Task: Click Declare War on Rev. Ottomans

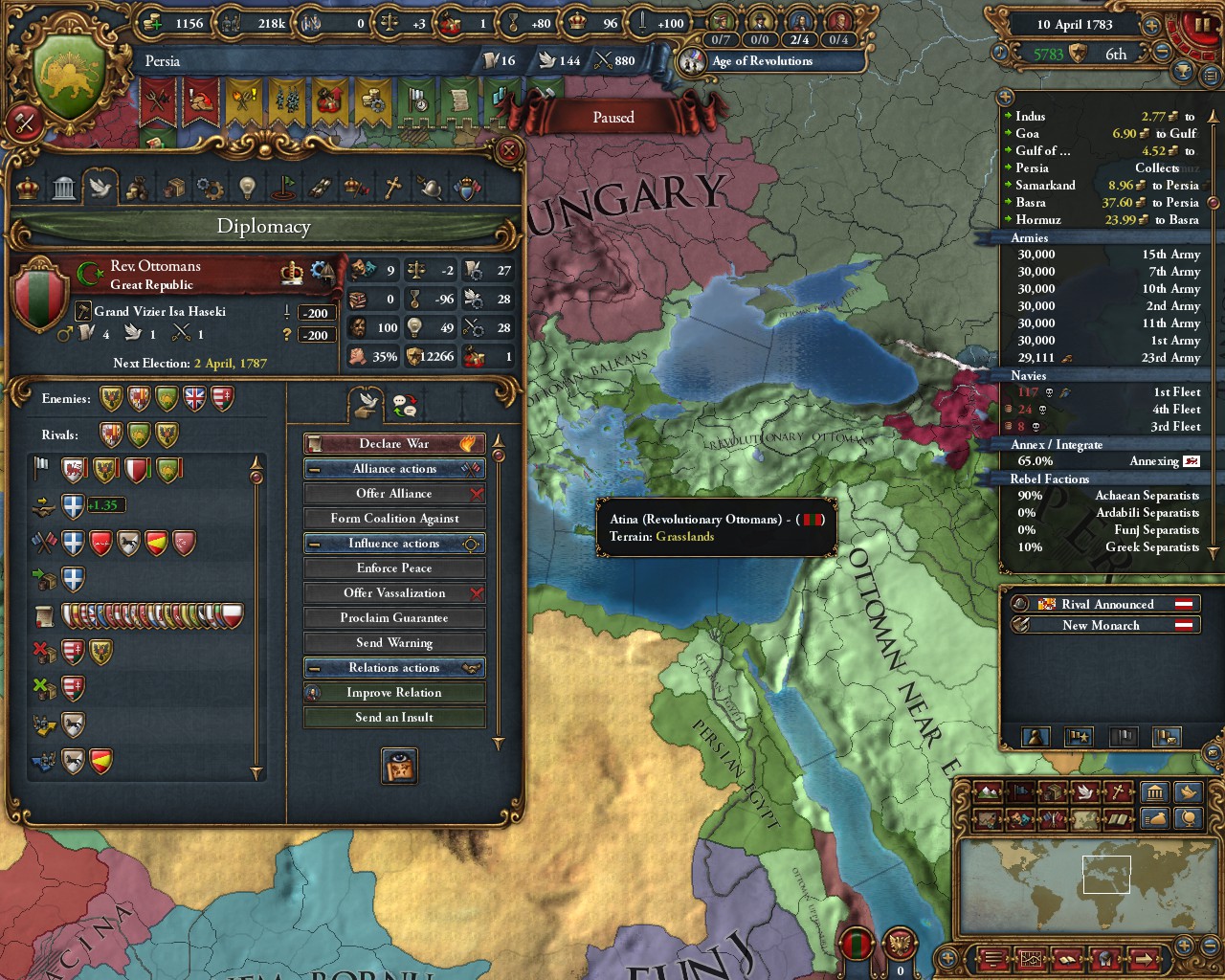Action: coord(394,443)
